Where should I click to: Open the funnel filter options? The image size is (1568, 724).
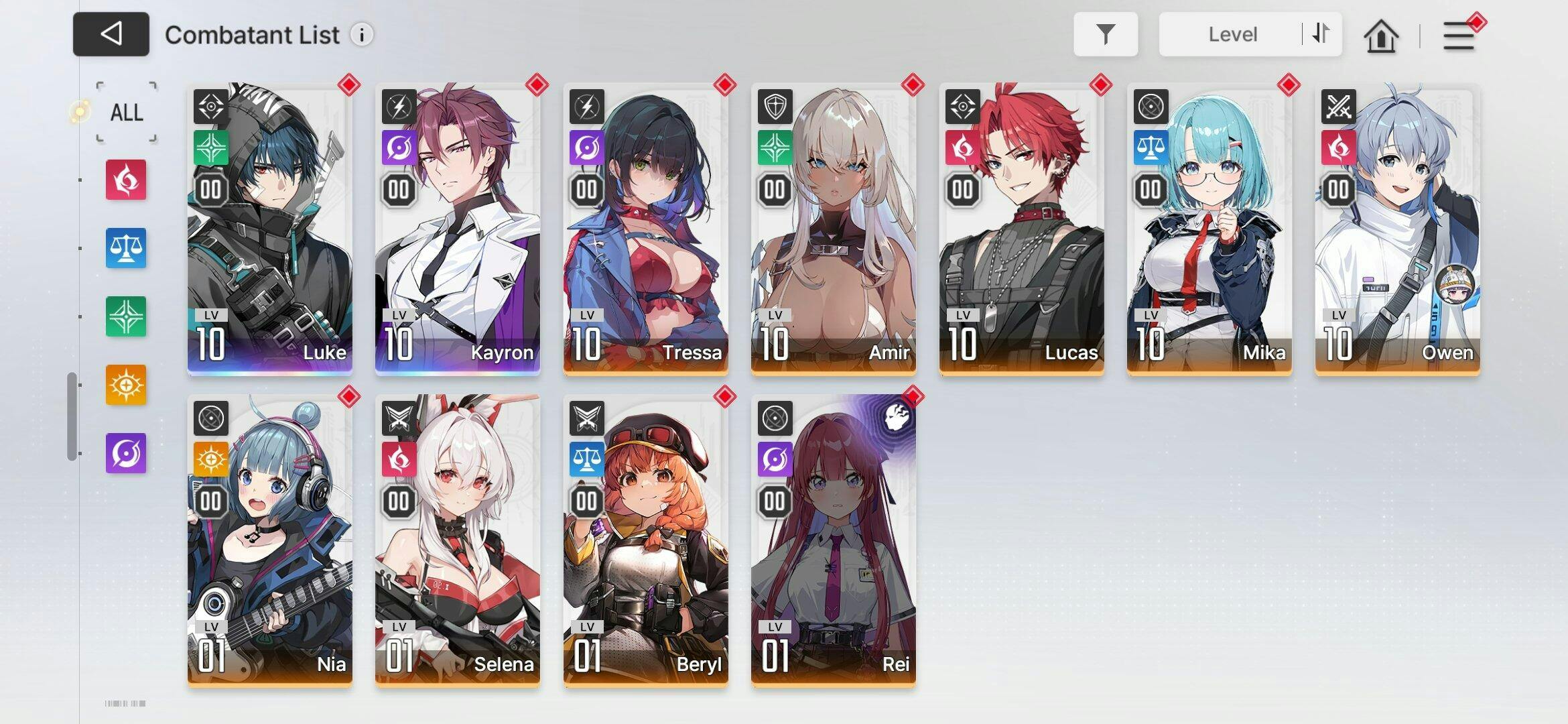click(x=1106, y=34)
